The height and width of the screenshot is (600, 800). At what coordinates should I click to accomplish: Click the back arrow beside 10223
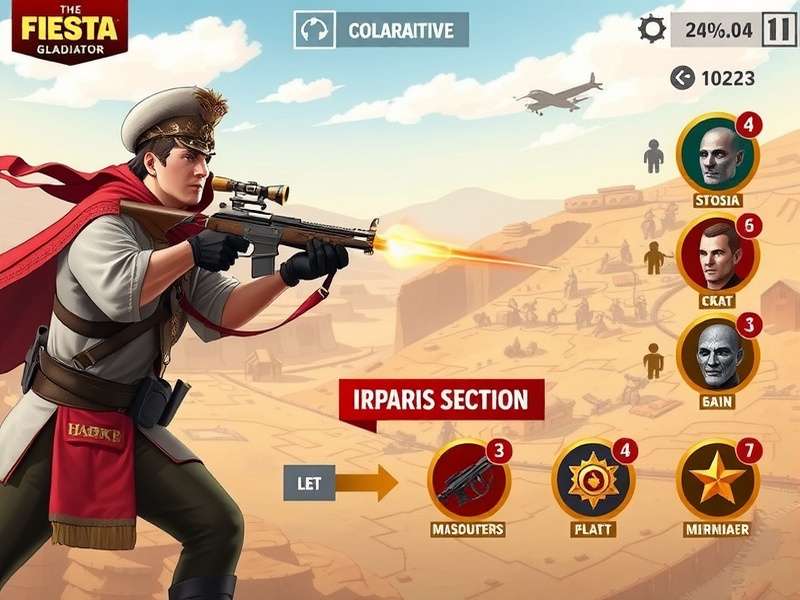point(682,78)
